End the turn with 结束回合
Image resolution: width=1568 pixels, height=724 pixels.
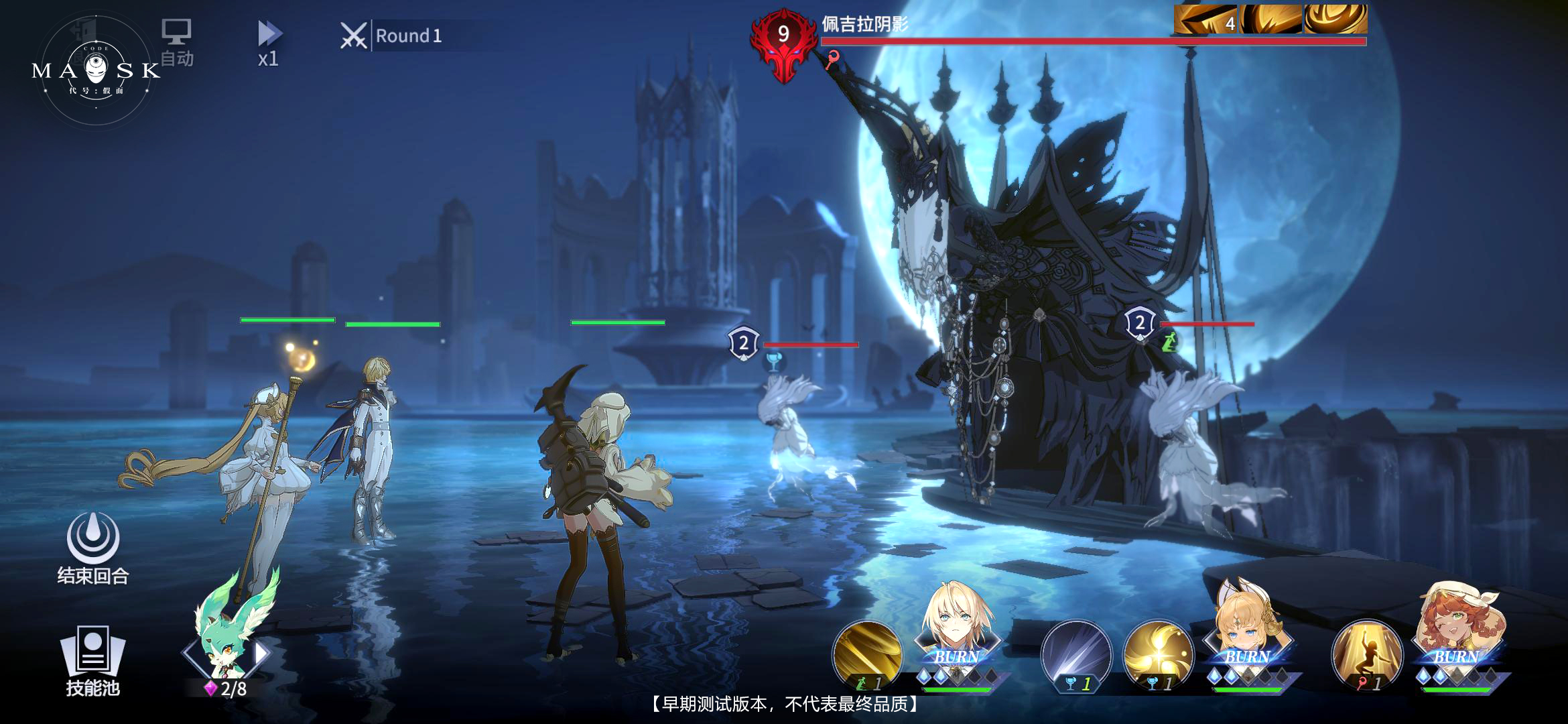click(93, 548)
